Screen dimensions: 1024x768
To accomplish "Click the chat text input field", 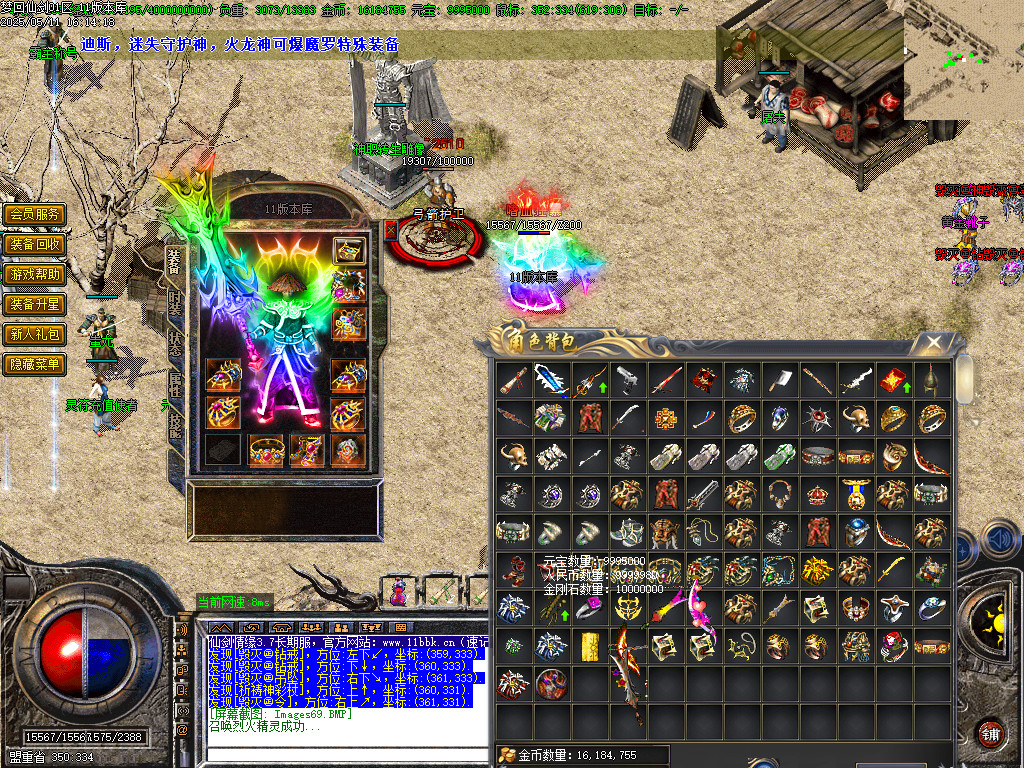I will point(340,756).
